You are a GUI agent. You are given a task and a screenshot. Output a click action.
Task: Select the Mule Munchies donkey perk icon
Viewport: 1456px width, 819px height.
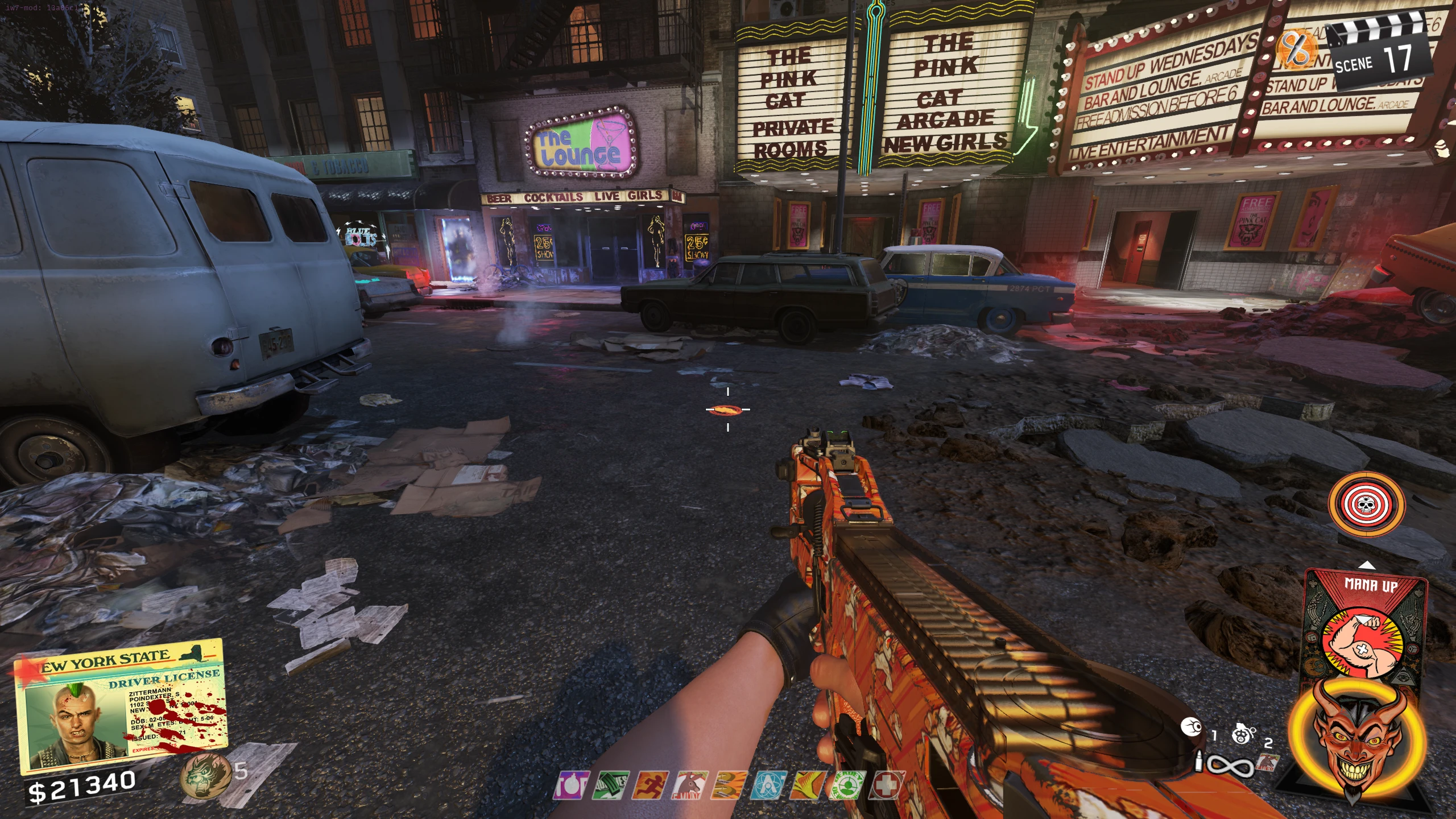pyautogui.click(x=690, y=786)
